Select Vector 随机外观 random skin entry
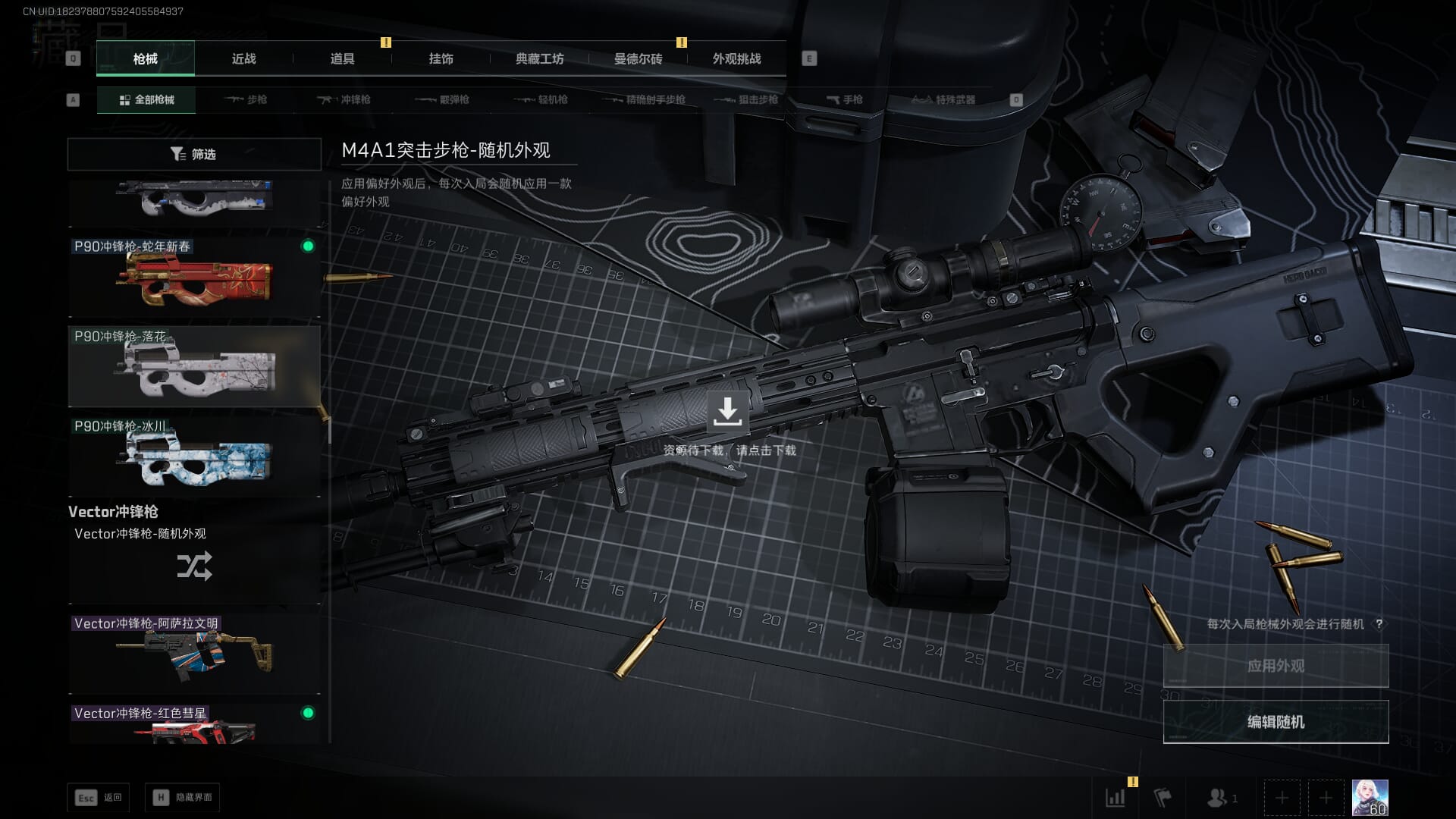This screenshot has width=1456, height=819. point(194,562)
